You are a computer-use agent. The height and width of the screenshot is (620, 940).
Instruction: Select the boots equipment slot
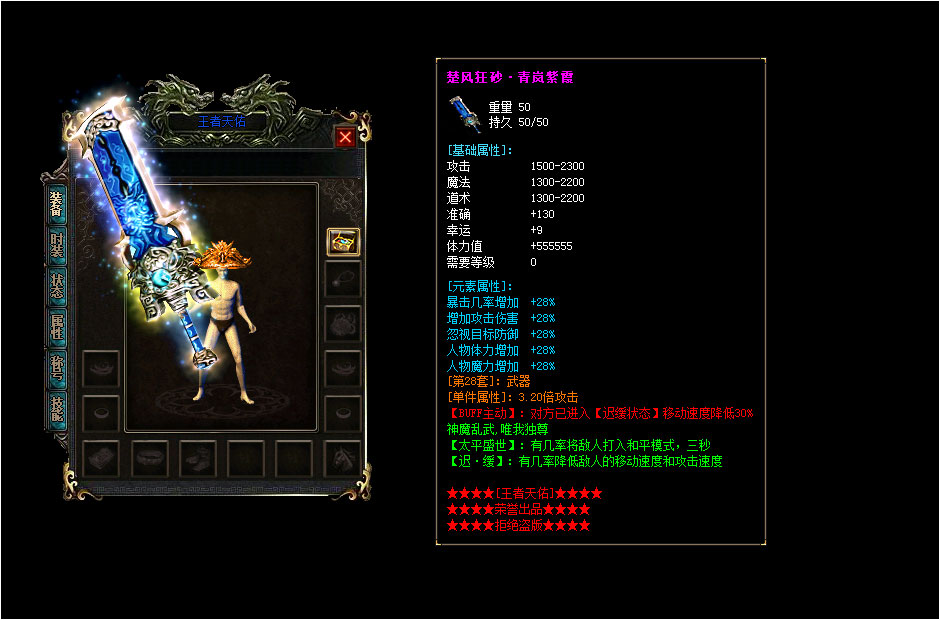pos(198,459)
